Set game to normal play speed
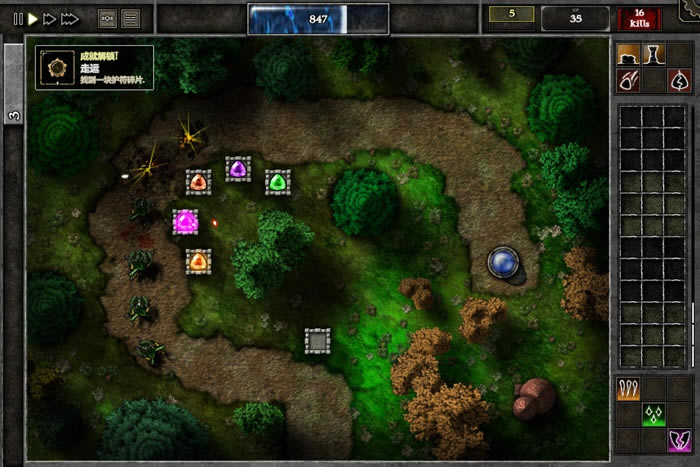 (32, 18)
